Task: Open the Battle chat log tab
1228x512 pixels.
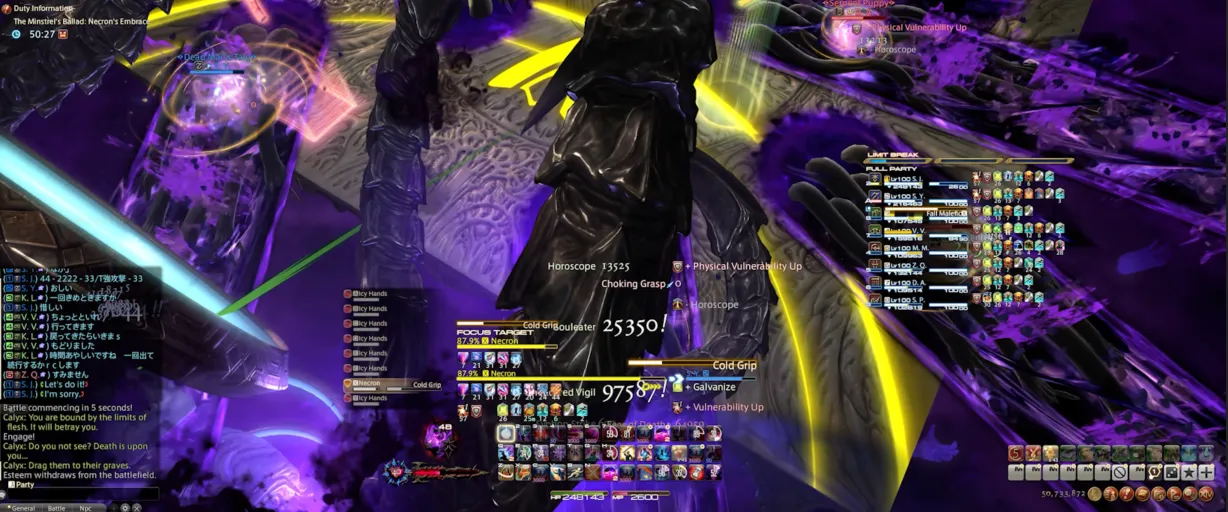Action: (57, 508)
